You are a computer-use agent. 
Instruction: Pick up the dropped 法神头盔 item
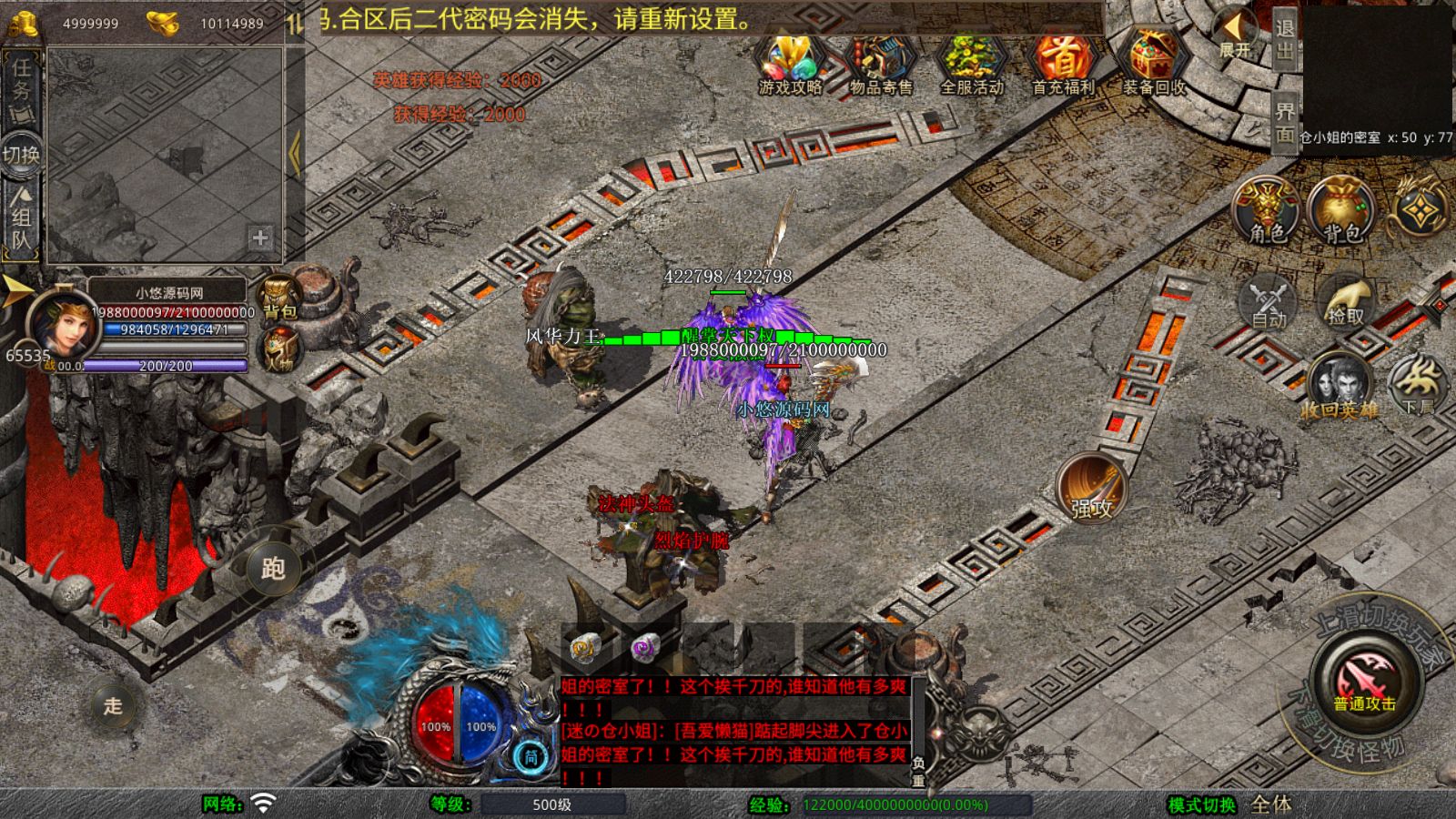pyautogui.click(x=637, y=500)
